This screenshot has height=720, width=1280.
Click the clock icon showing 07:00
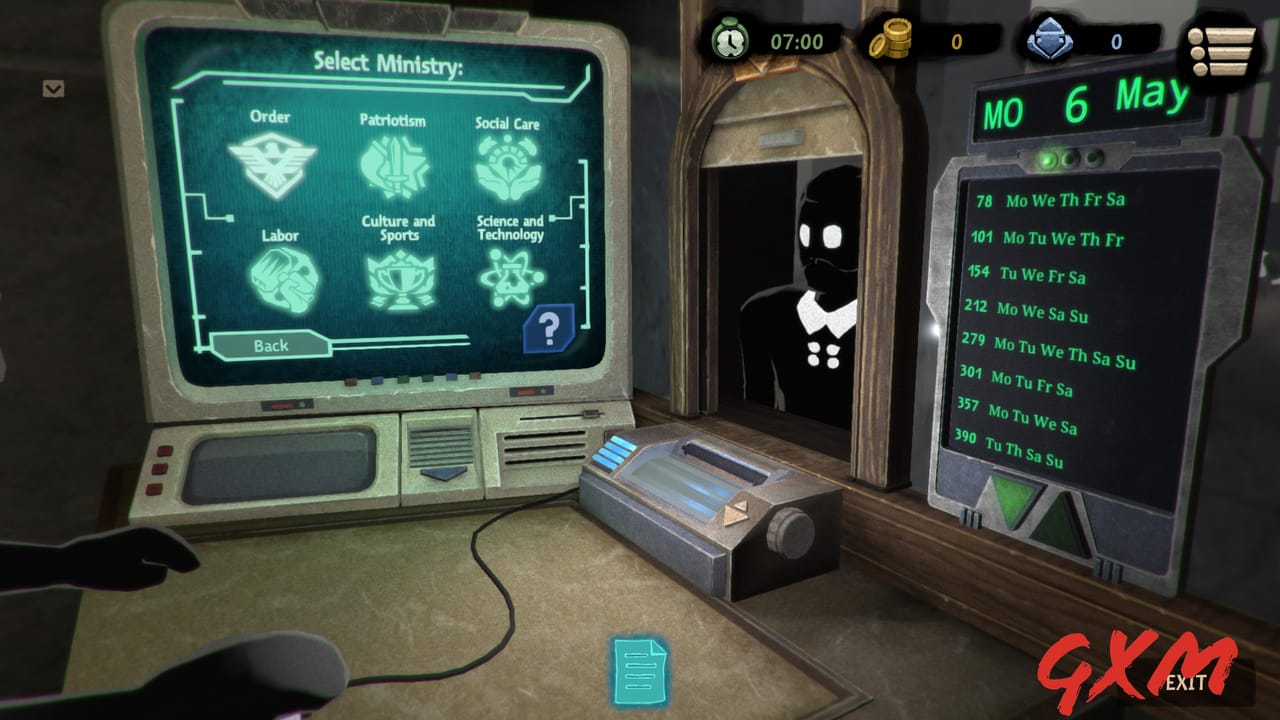point(729,41)
